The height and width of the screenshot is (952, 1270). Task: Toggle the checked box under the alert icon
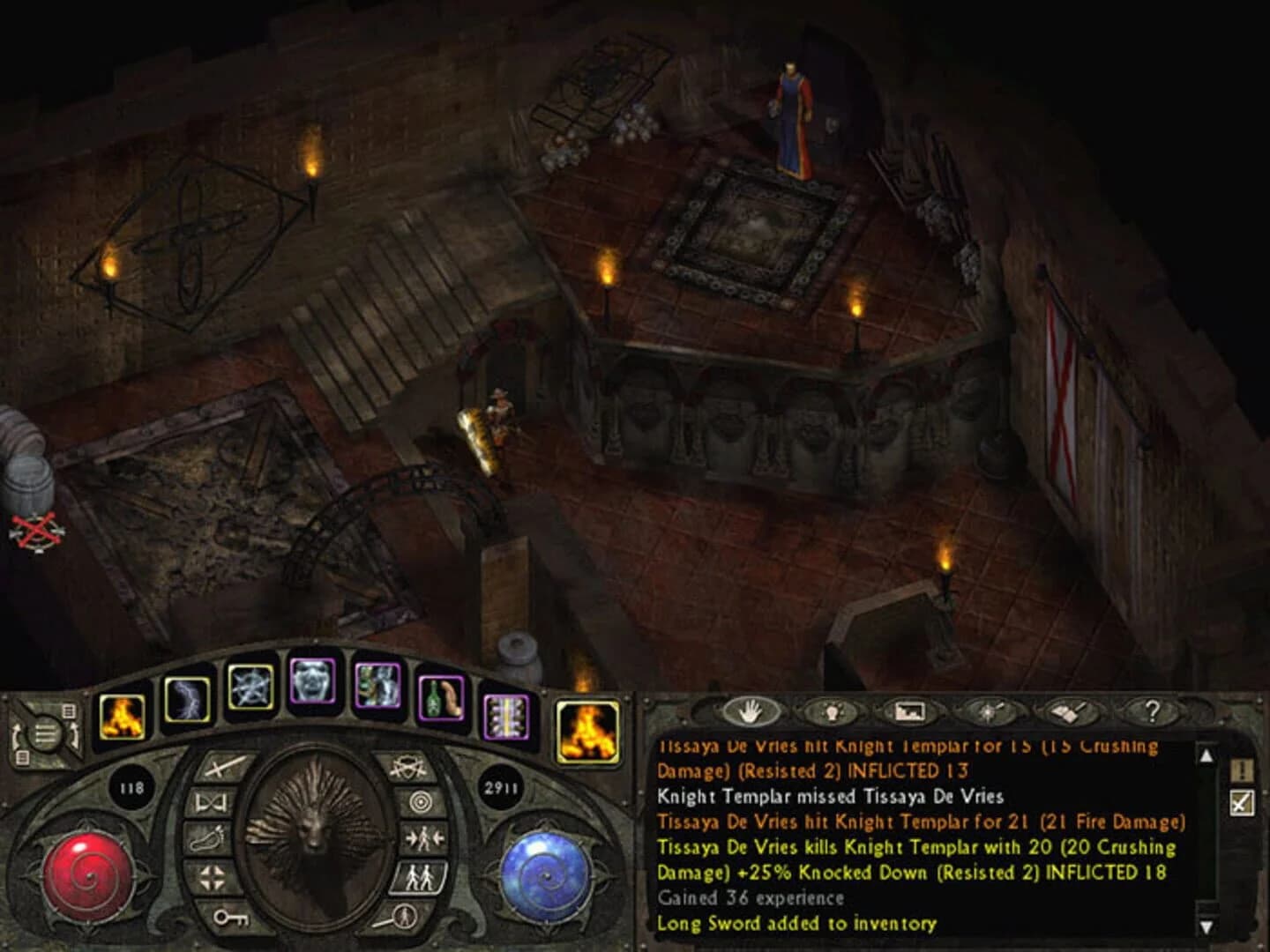(1241, 805)
